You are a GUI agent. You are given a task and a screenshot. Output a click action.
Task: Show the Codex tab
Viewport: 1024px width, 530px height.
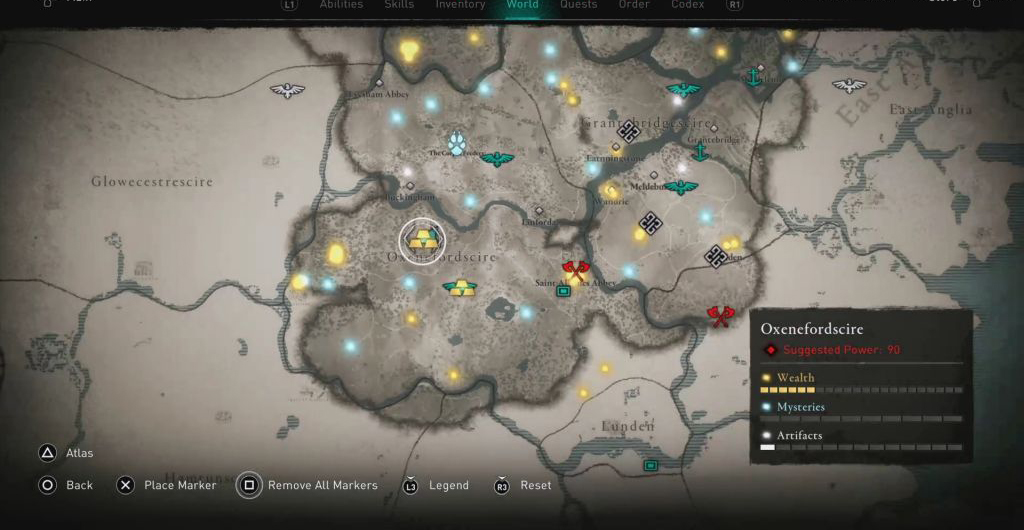click(687, 5)
